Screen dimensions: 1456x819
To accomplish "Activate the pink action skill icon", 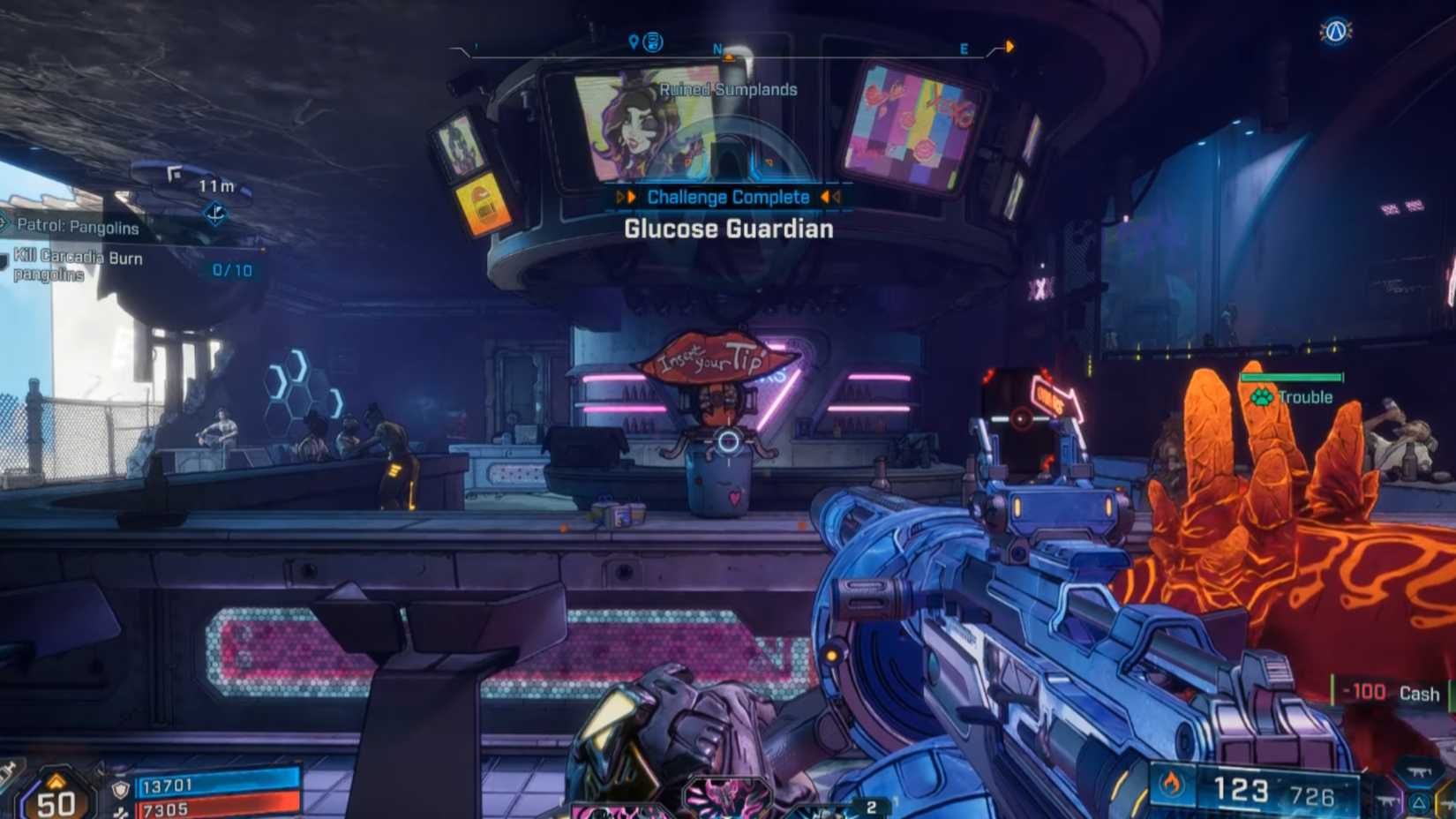I will [x=725, y=797].
